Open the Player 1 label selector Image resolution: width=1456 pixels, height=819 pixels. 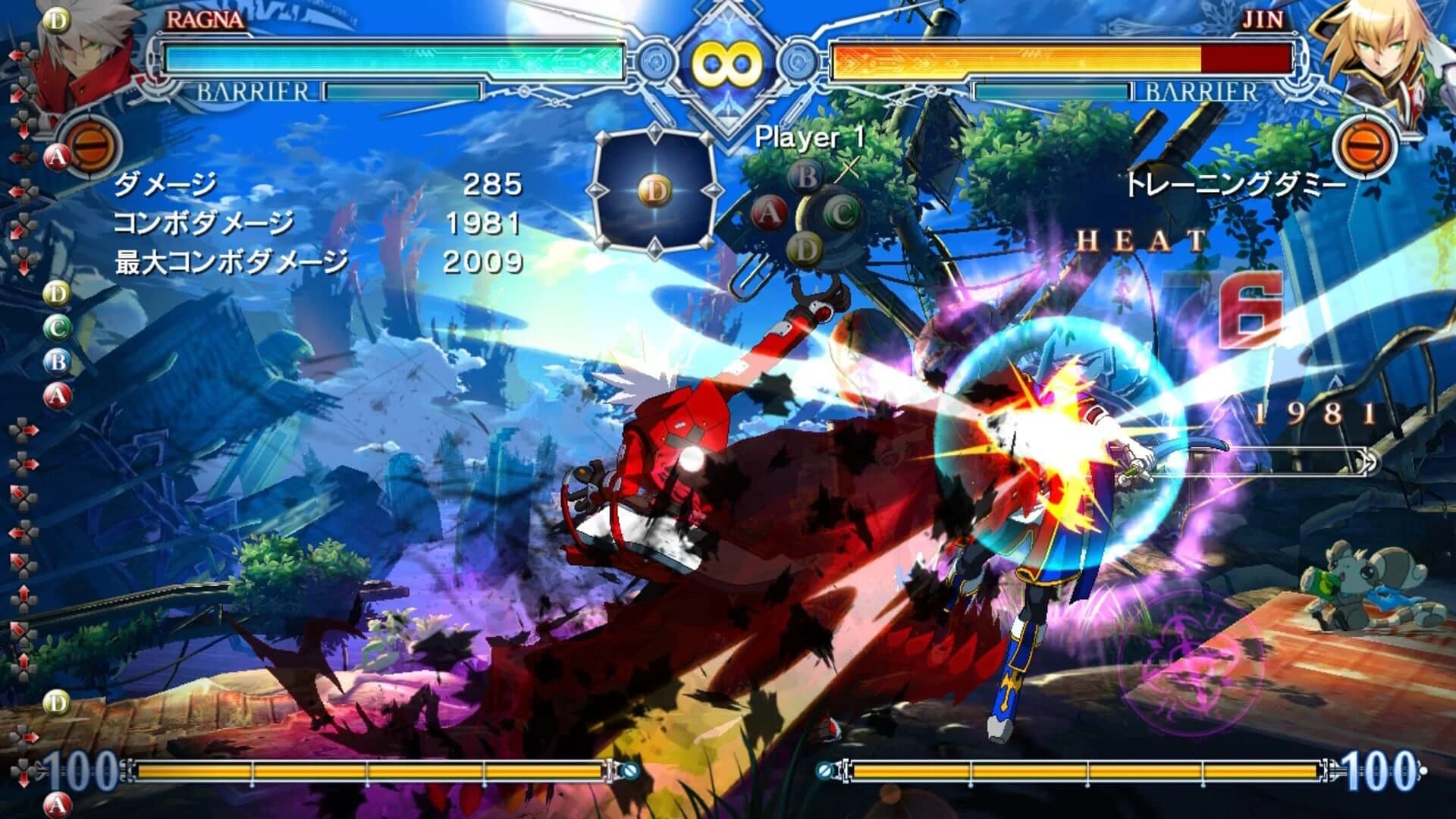pyautogui.click(x=808, y=137)
